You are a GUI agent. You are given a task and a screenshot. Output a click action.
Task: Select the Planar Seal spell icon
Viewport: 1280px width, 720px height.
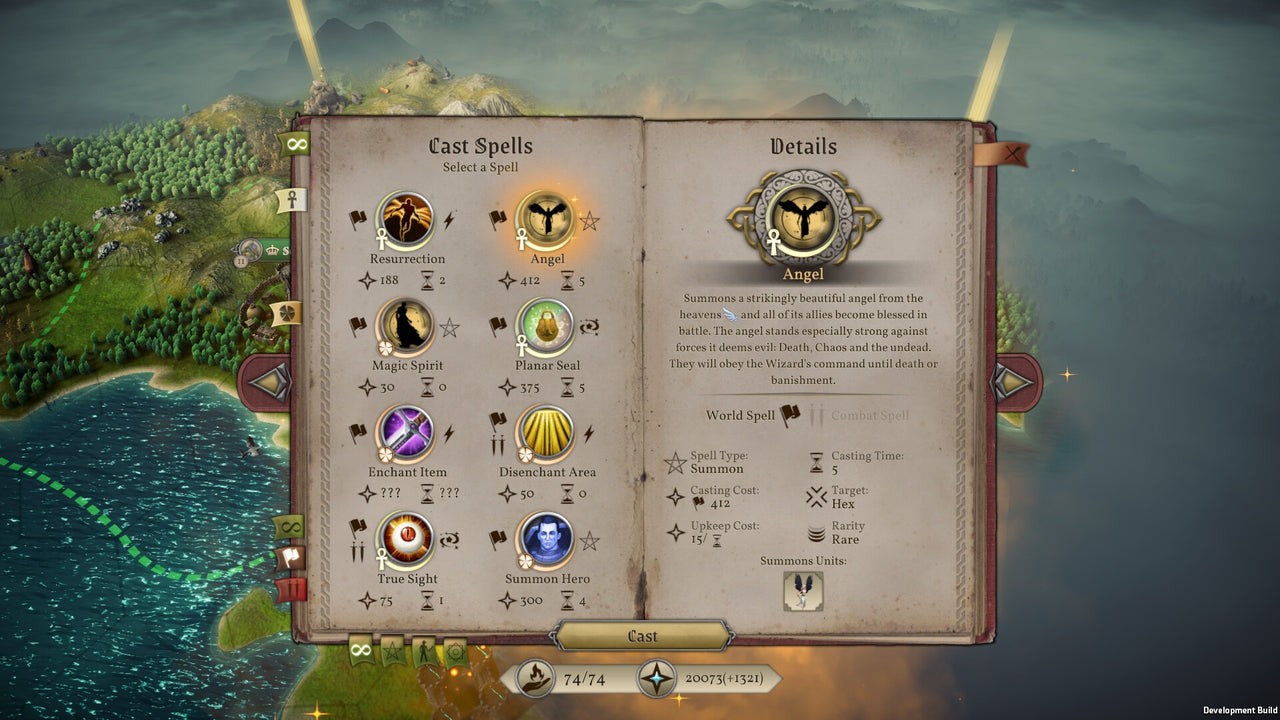tap(545, 325)
